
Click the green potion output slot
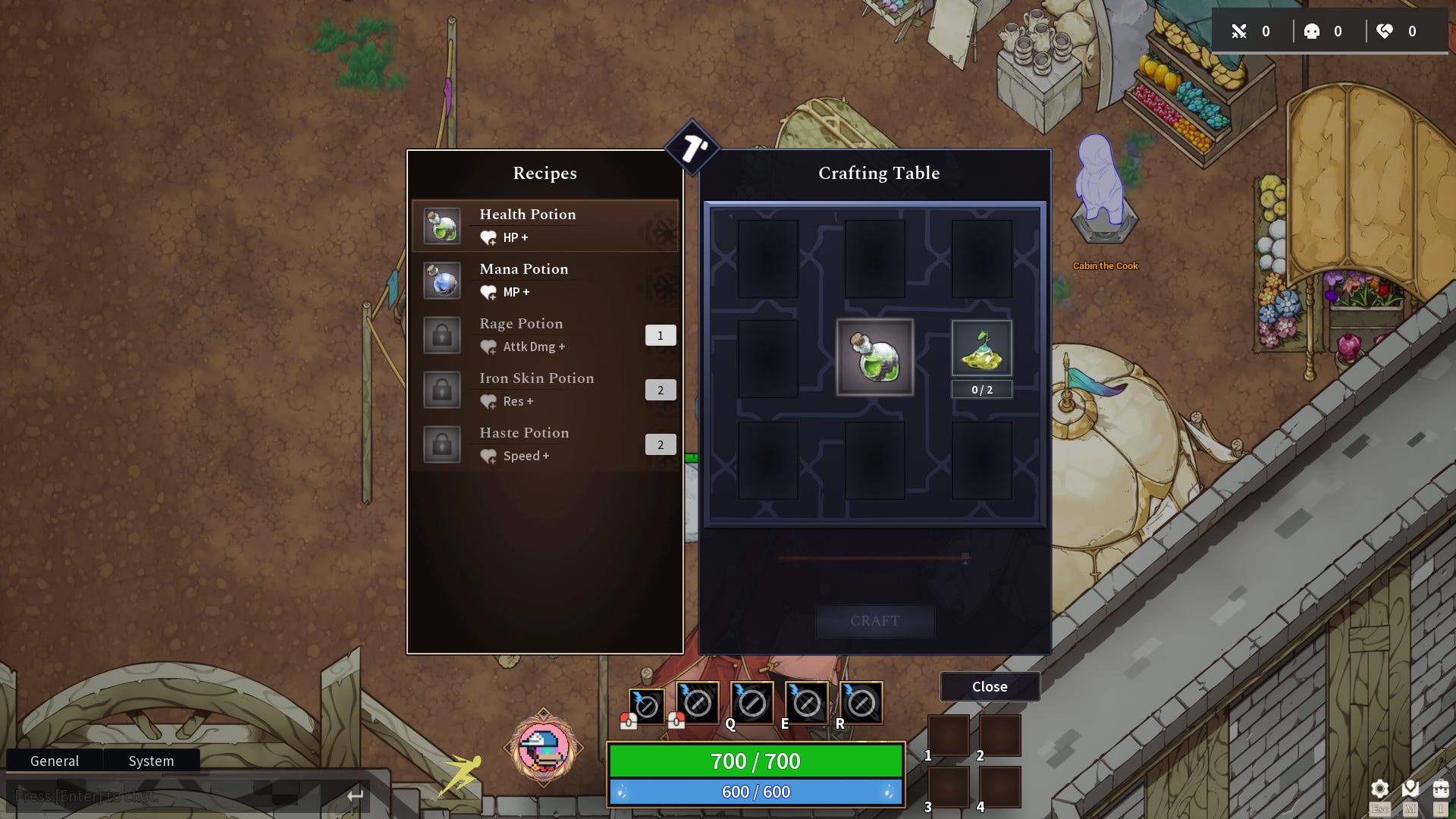coord(874,357)
